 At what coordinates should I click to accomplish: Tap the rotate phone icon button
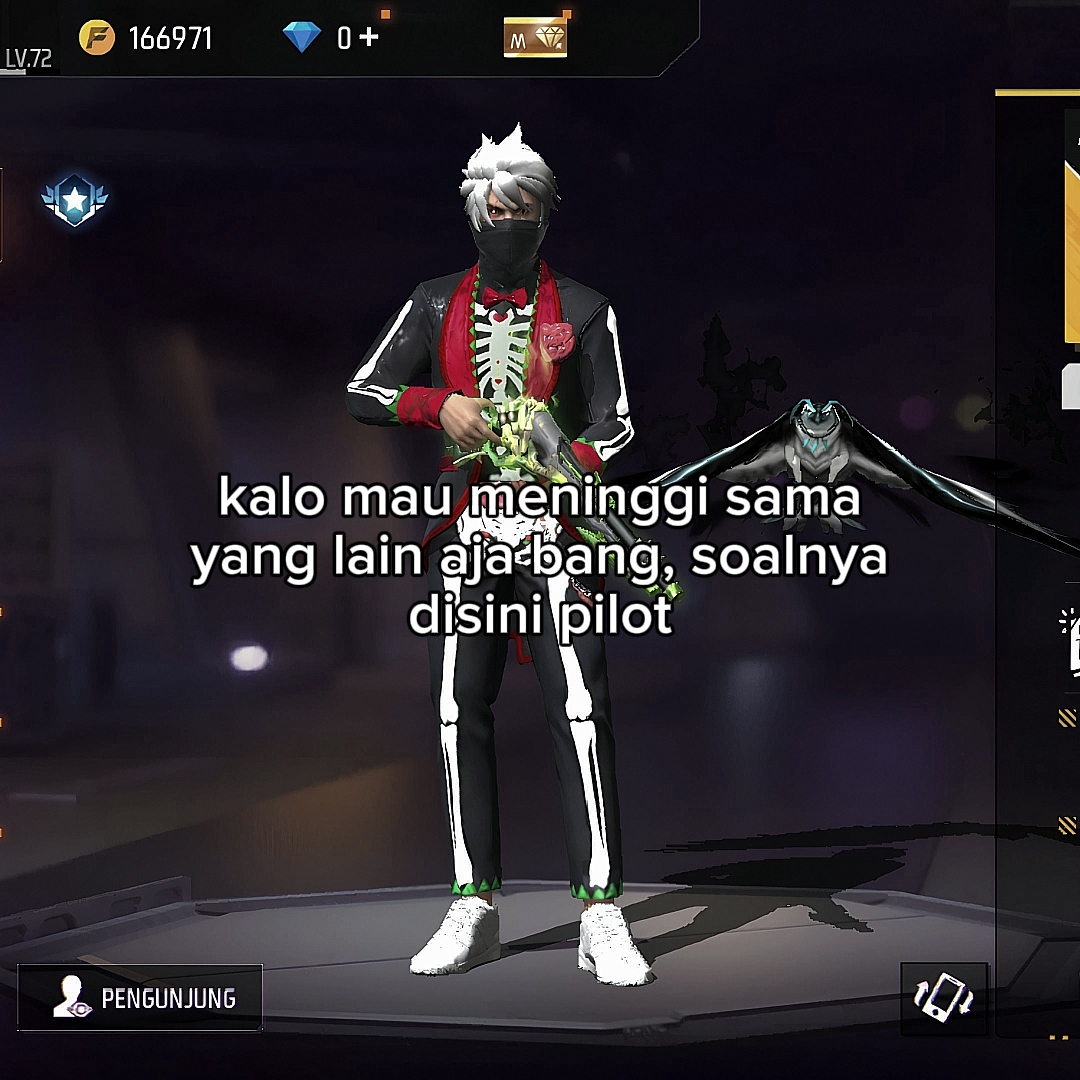point(943,998)
